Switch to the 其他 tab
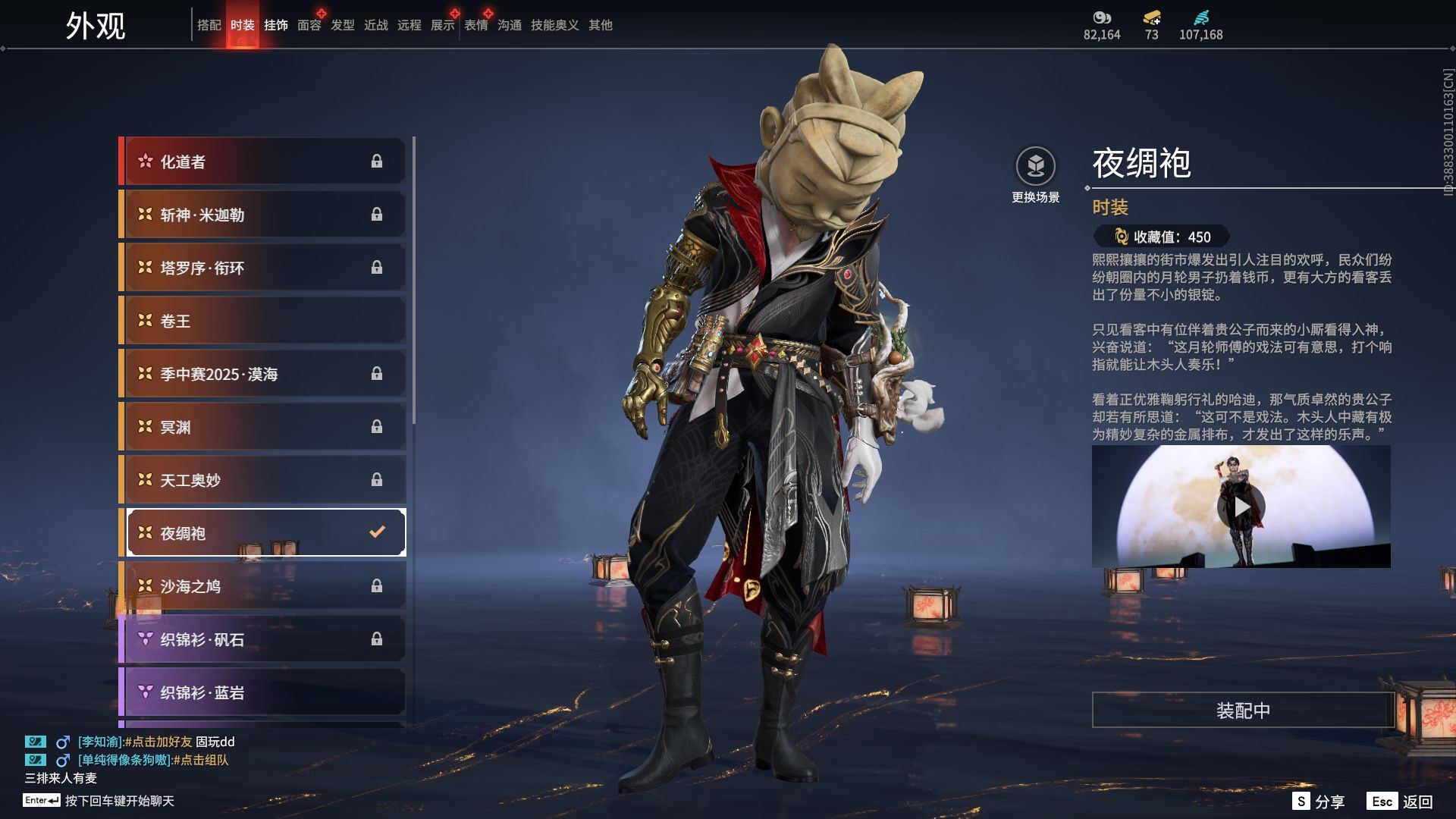This screenshot has width=1456, height=819. (600, 25)
